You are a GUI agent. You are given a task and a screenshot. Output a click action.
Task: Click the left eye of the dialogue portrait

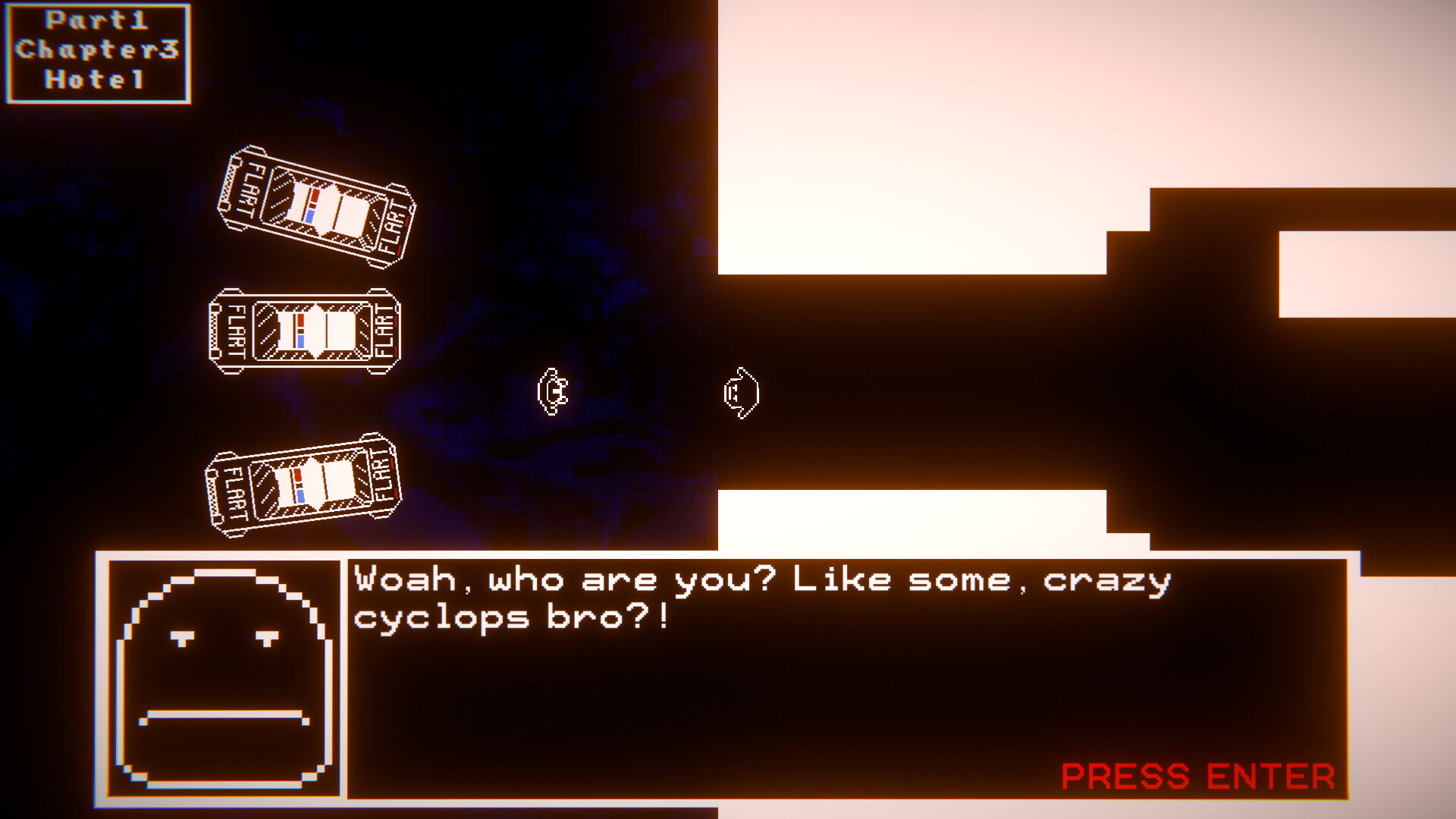click(183, 639)
